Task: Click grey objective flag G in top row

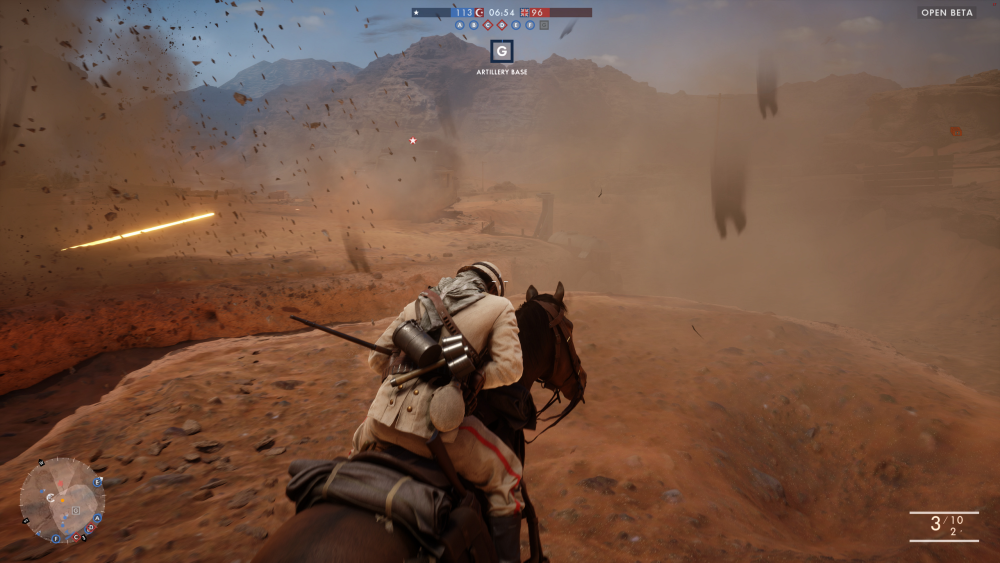Action: click(544, 25)
